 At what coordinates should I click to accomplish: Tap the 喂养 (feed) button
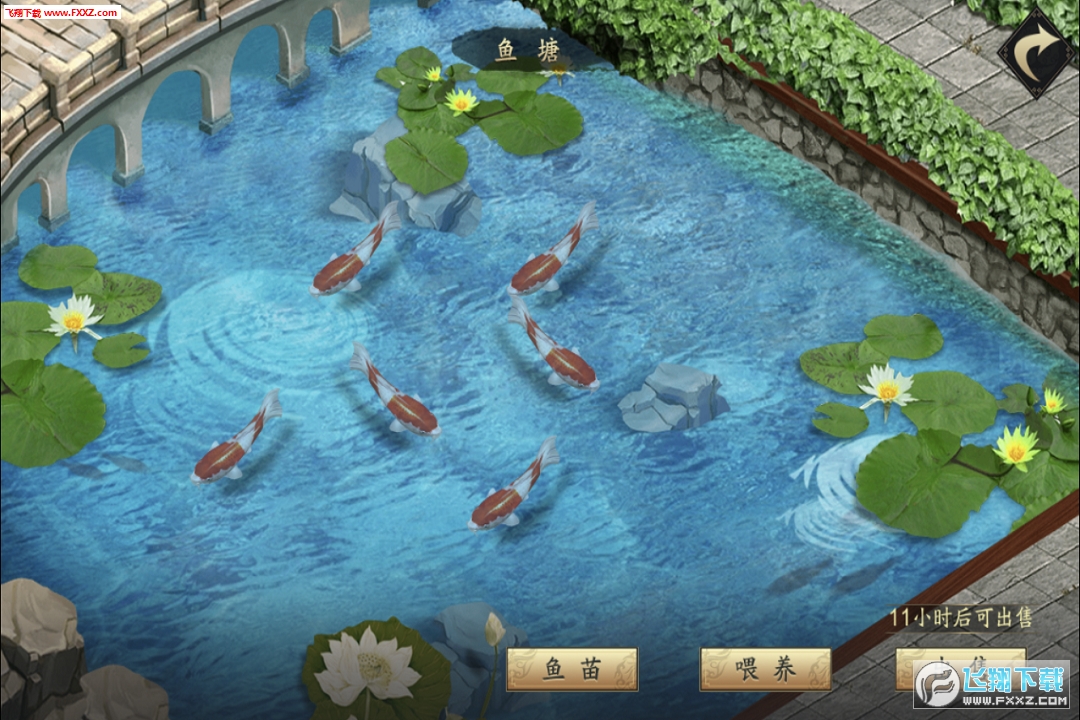click(765, 669)
